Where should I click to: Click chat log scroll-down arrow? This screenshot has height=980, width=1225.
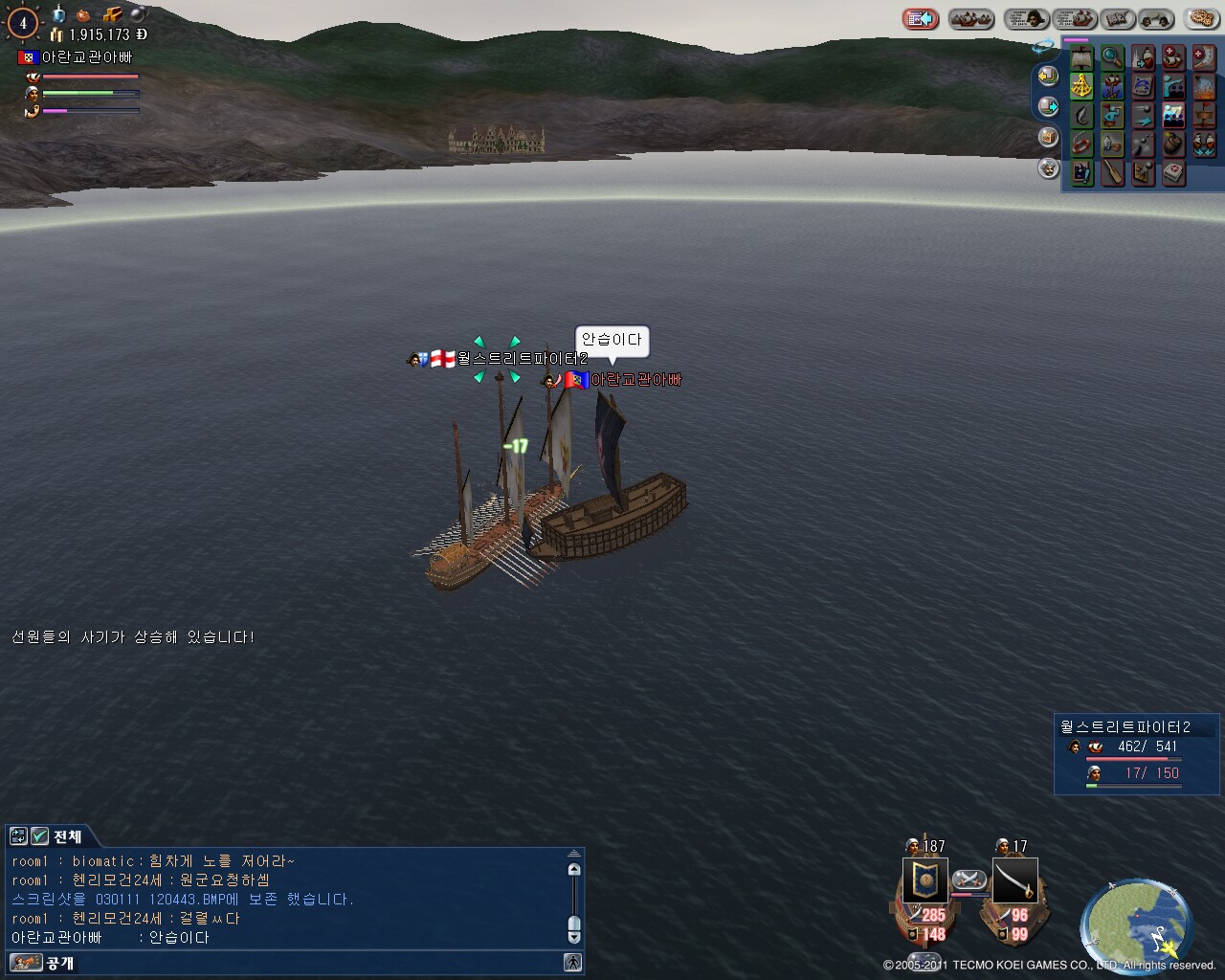[574, 937]
